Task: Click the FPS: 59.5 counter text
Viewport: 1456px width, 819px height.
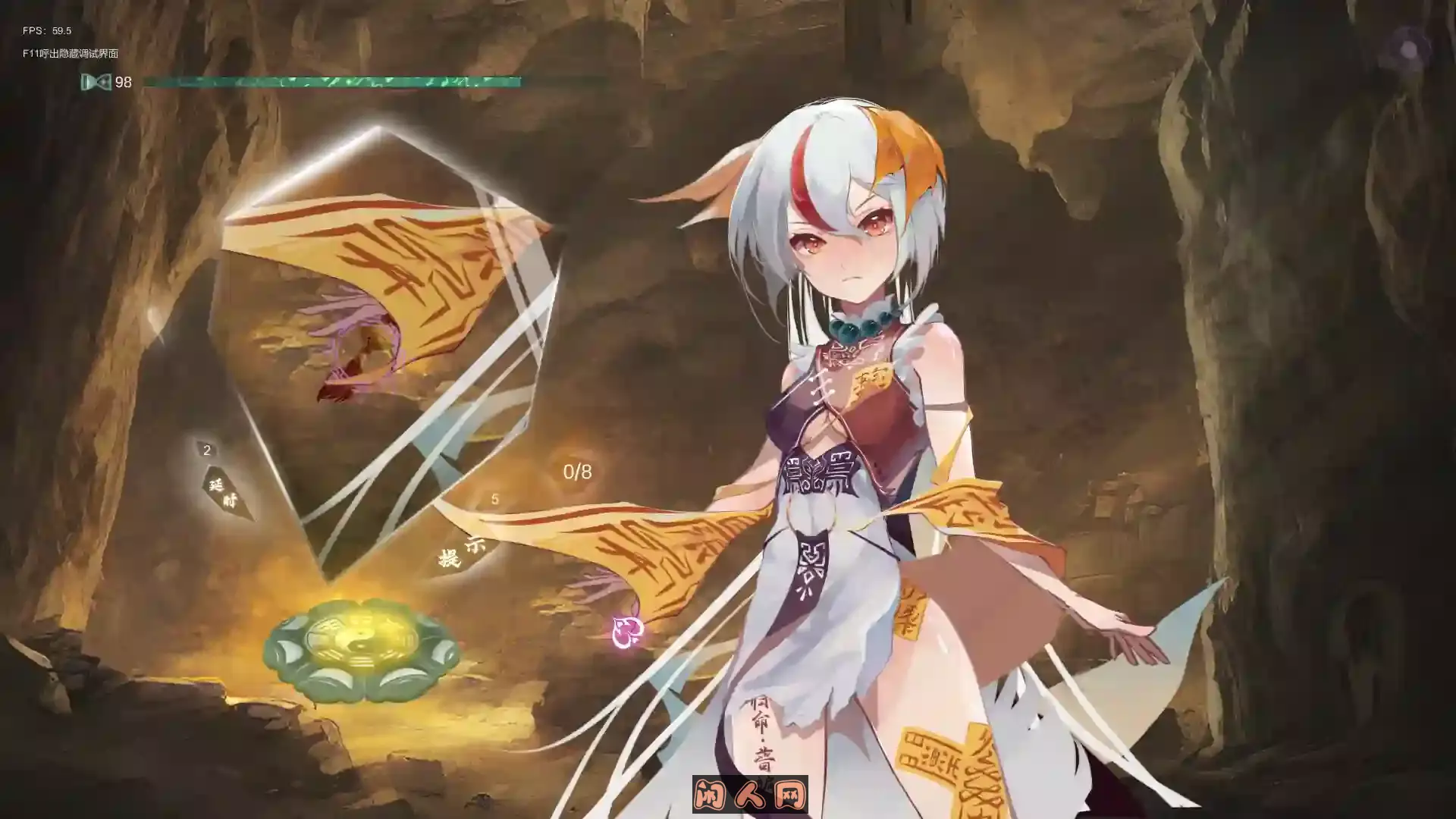Action: tap(45, 30)
